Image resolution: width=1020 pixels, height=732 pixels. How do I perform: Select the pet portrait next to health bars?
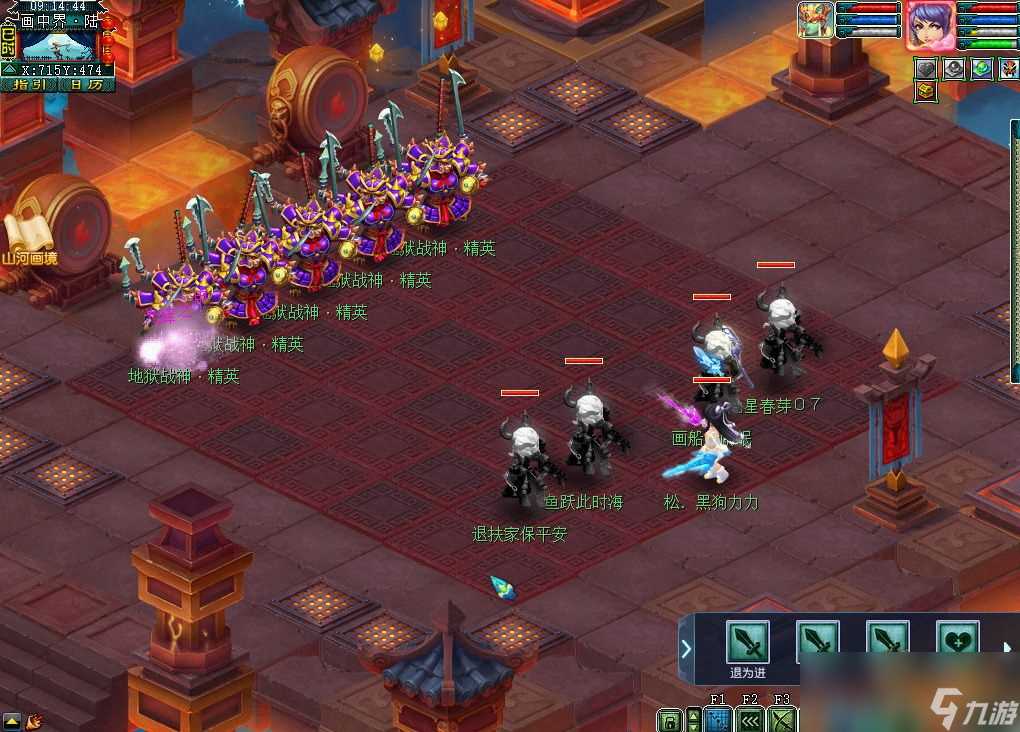click(815, 20)
